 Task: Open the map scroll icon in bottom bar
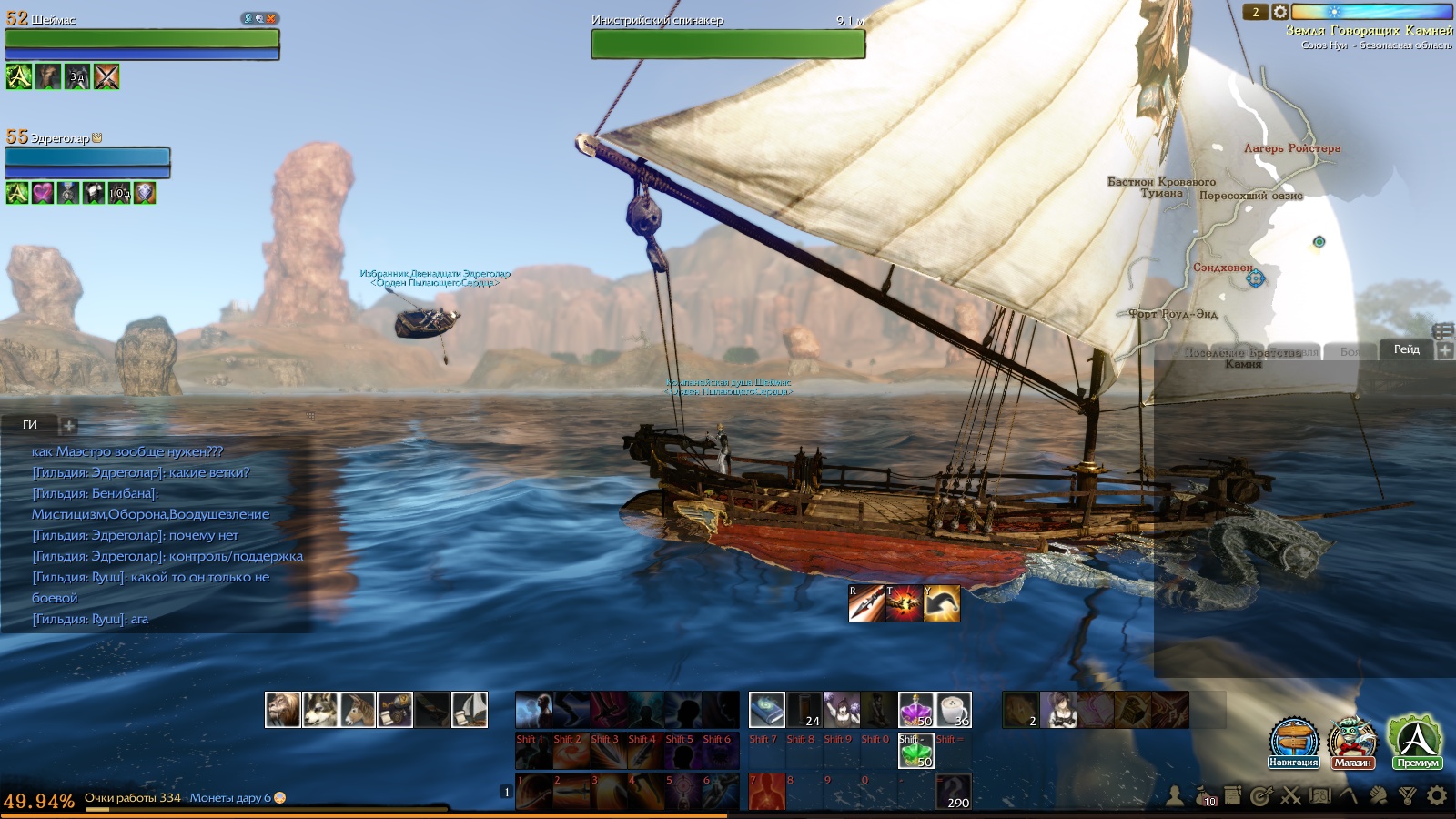1319,796
